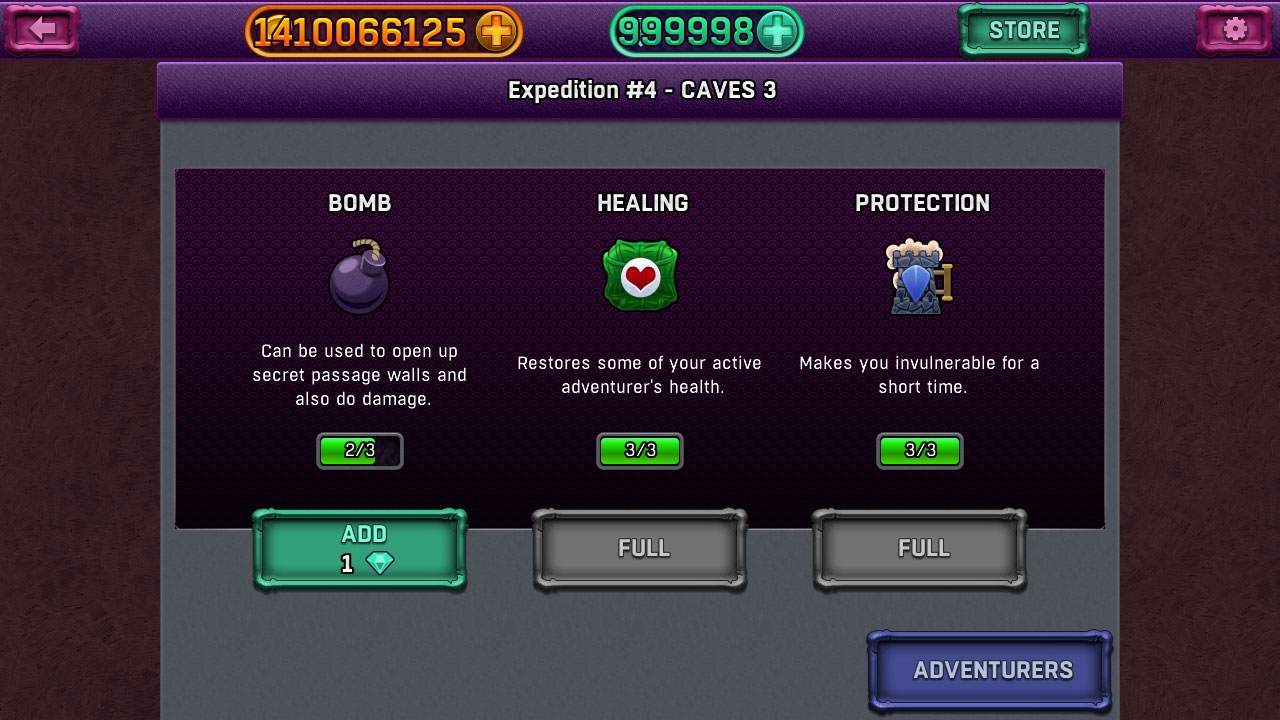Proceed to the Adventurers screen

(990, 670)
